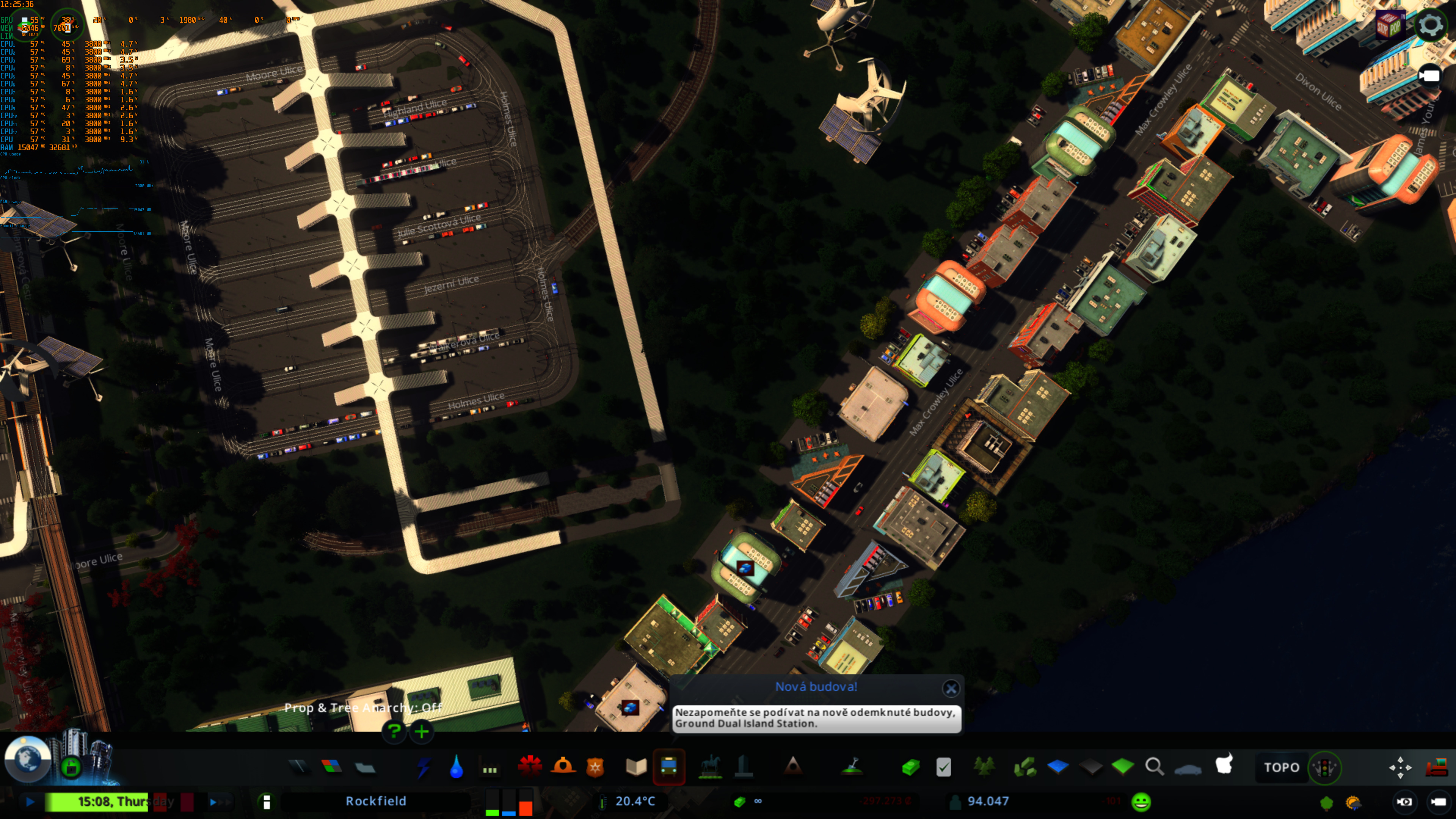Open the traffic light manager button

[x=1324, y=767]
